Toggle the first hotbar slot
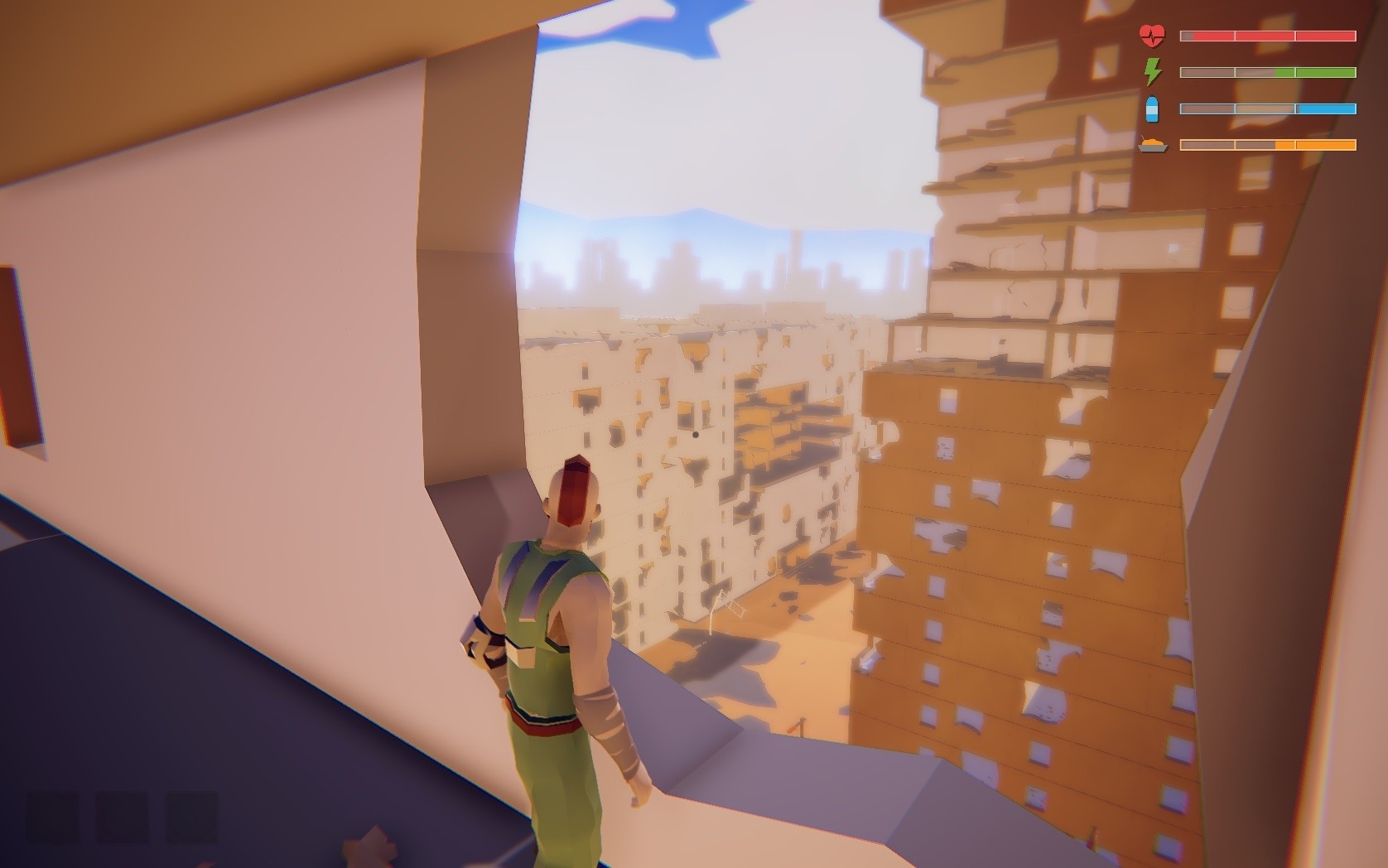 (x=53, y=816)
